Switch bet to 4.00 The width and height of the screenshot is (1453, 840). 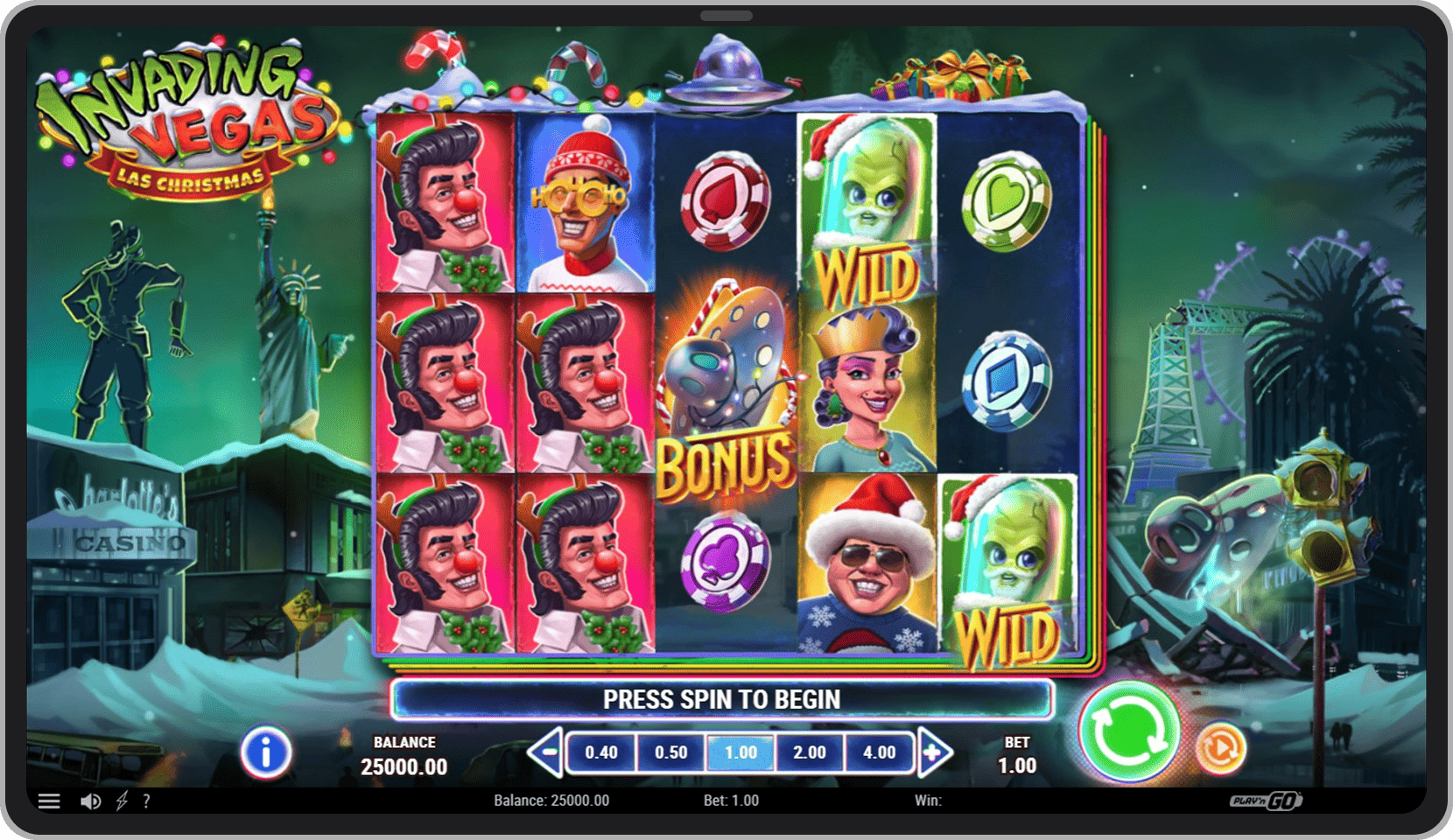tap(880, 752)
